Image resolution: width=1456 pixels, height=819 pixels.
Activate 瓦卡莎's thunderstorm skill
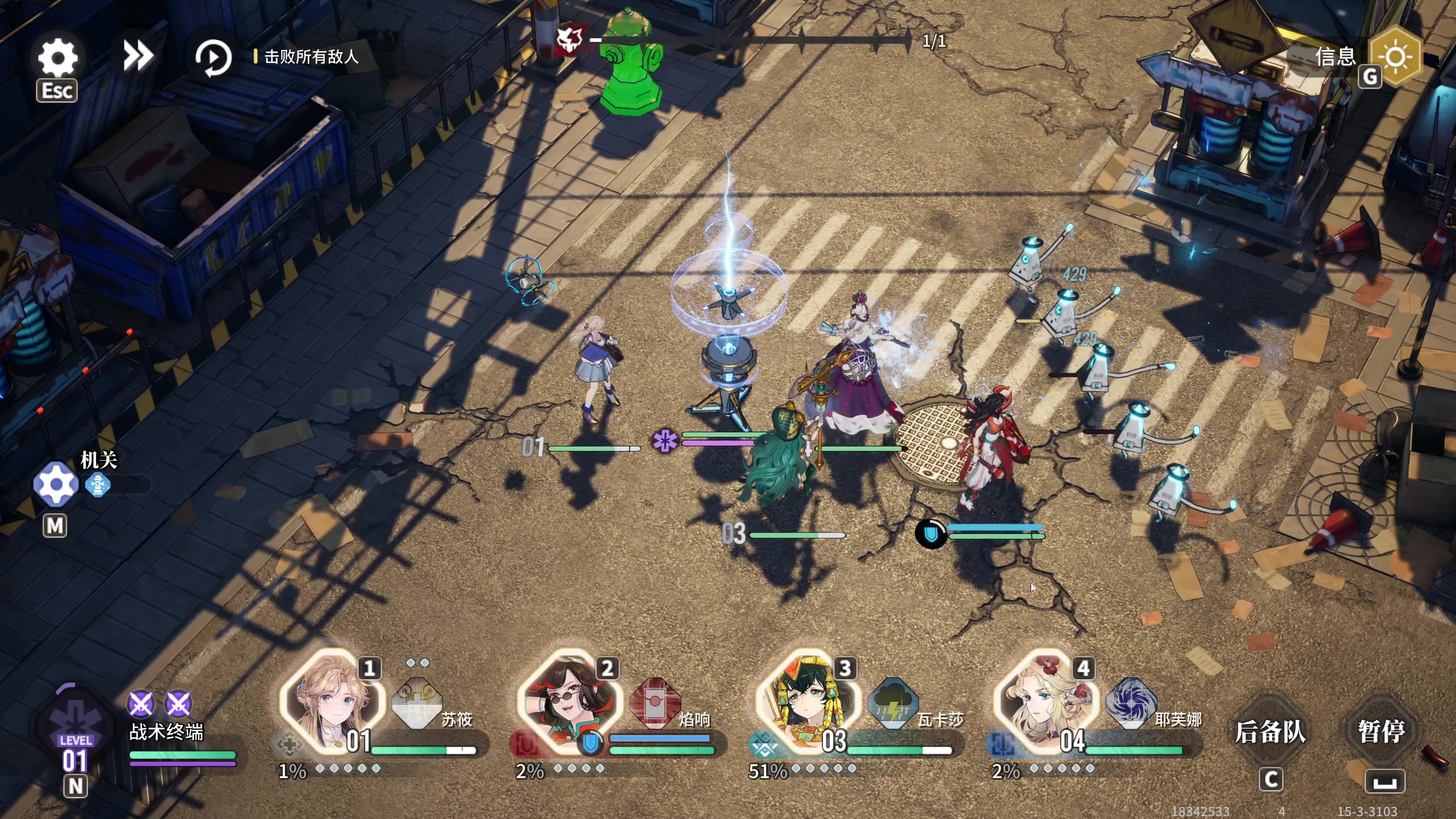click(892, 703)
